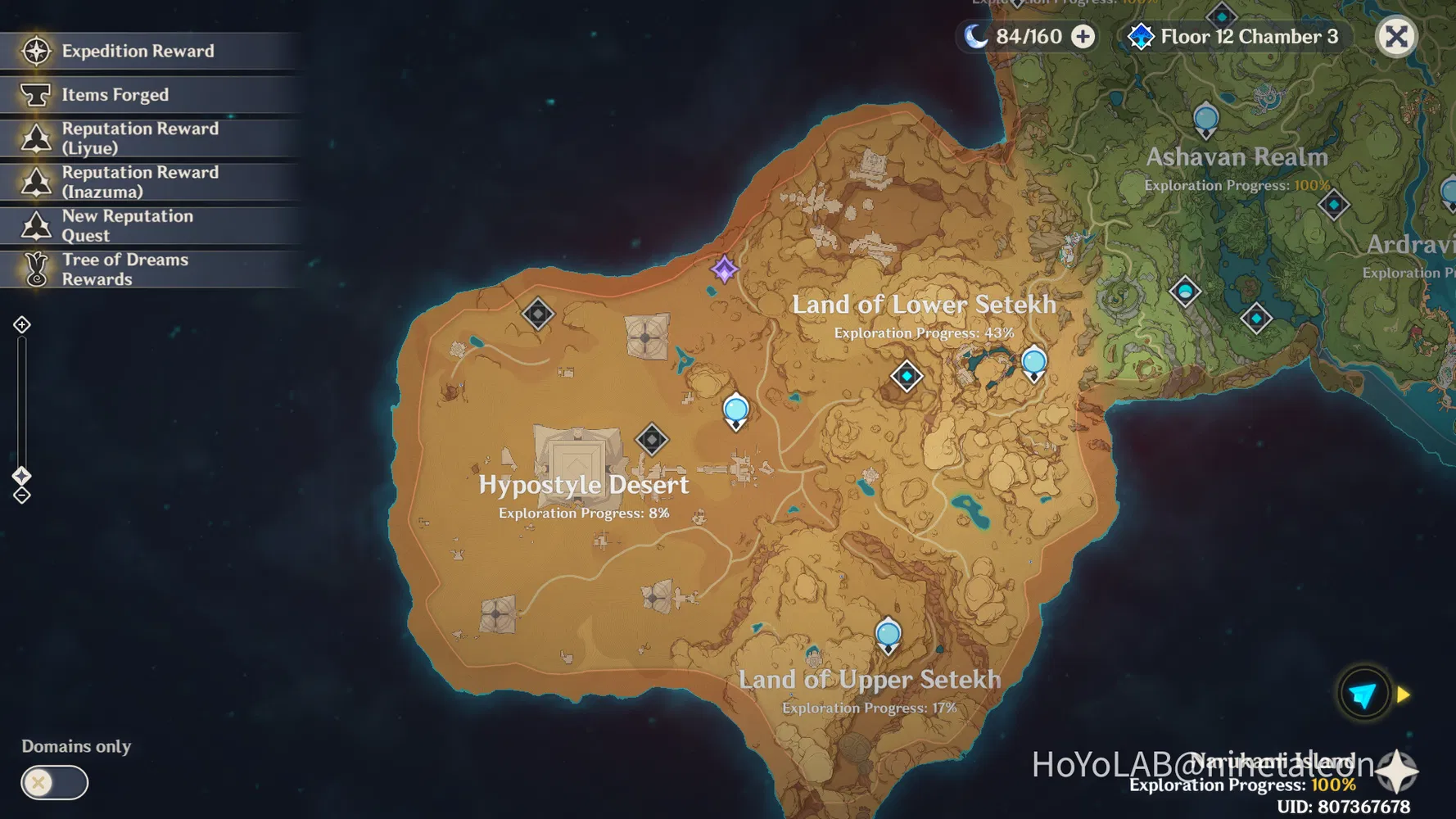Viewport: 1456px width, 819px height.
Task: Toggle the filled diamond pin filter
Action: coord(21,477)
